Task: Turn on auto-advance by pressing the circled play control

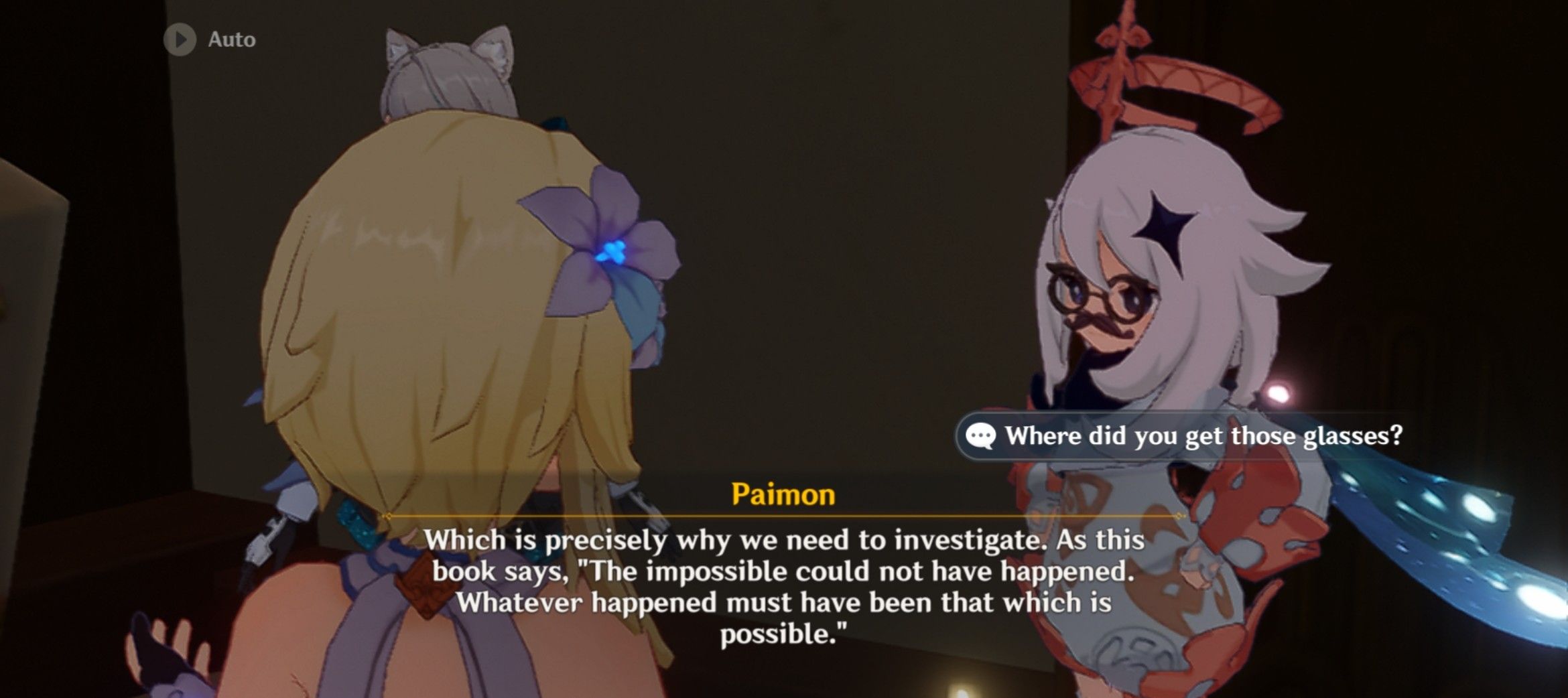Action: click(180, 38)
